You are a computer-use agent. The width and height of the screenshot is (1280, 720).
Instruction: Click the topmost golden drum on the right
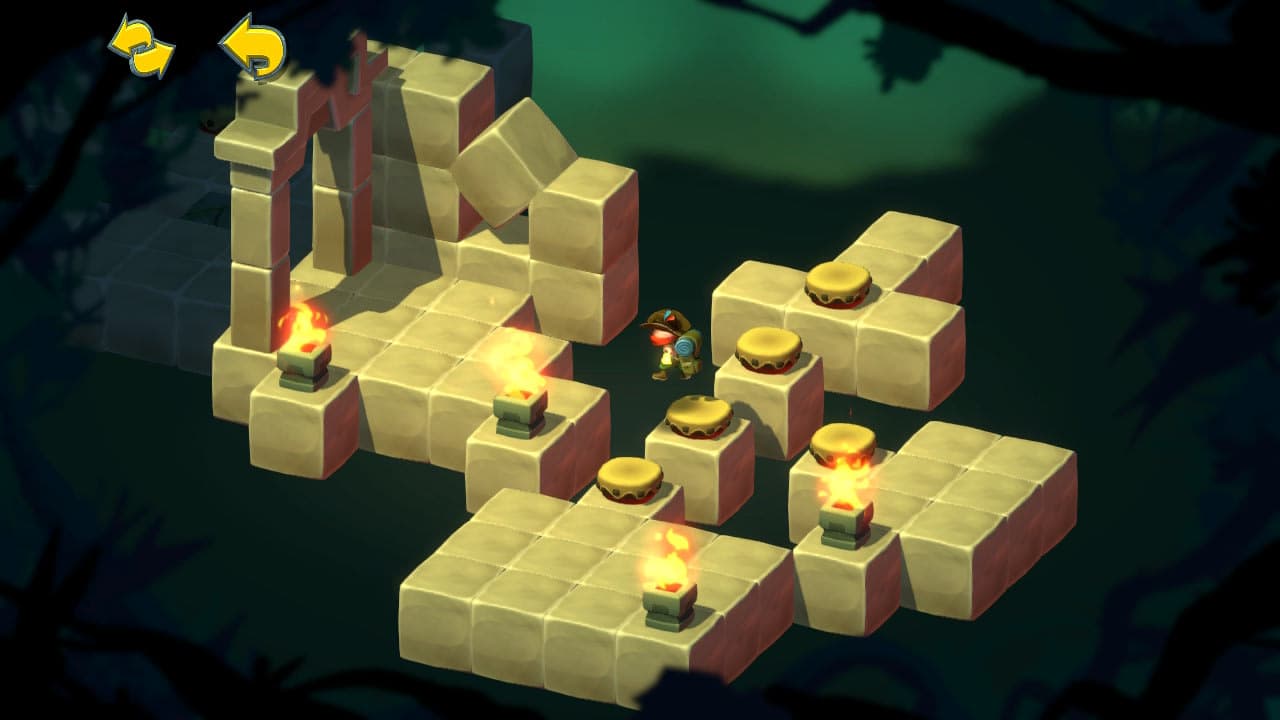coord(838,285)
